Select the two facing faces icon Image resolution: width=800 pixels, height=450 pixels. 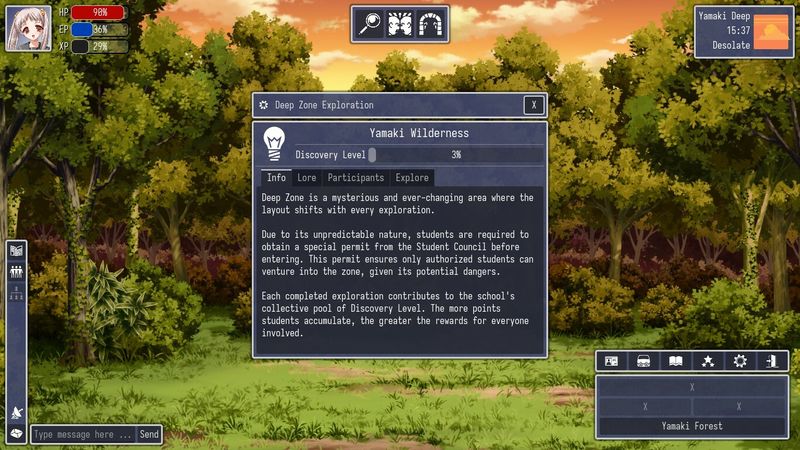(400, 24)
